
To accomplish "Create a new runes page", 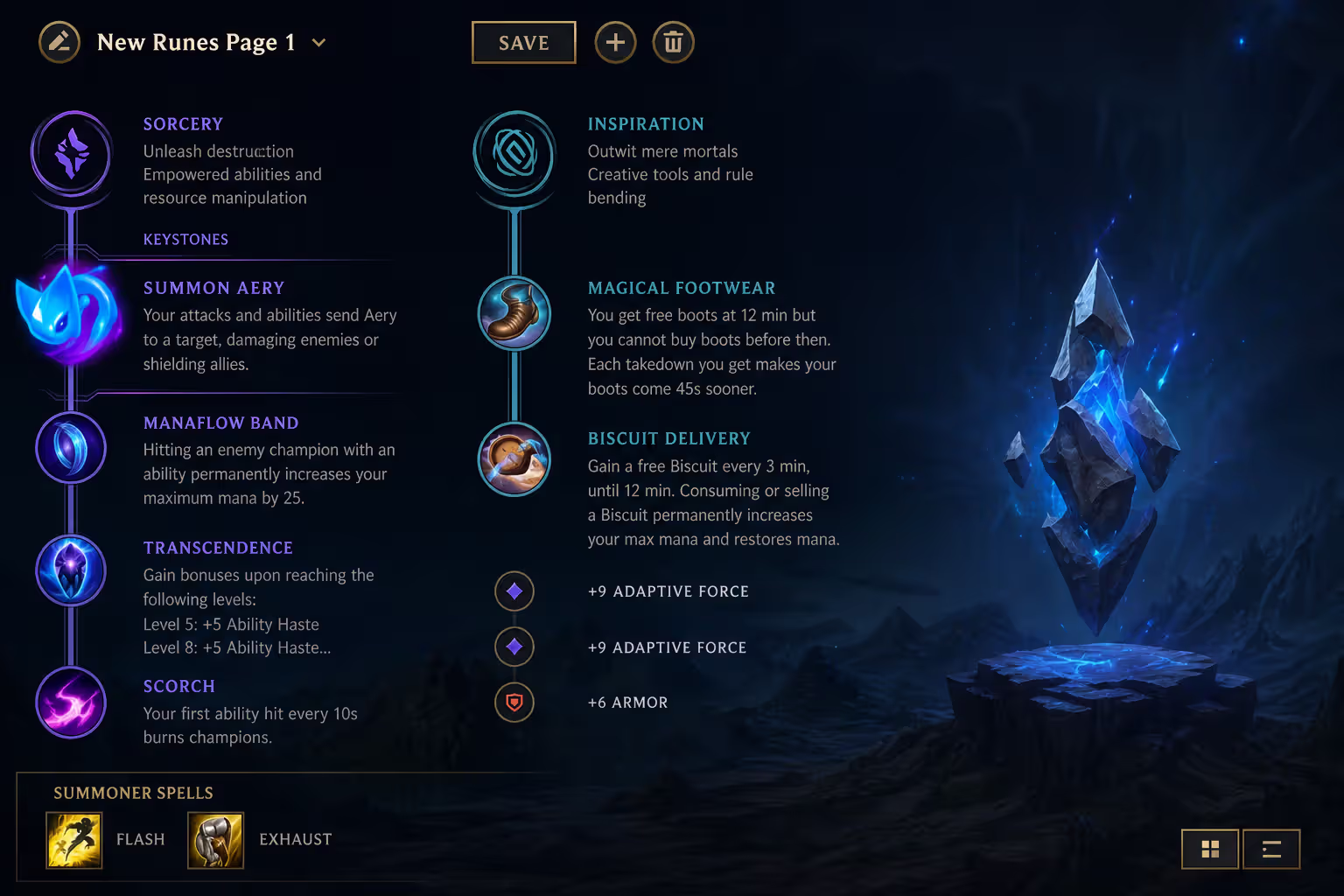I will pyautogui.click(x=615, y=42).
